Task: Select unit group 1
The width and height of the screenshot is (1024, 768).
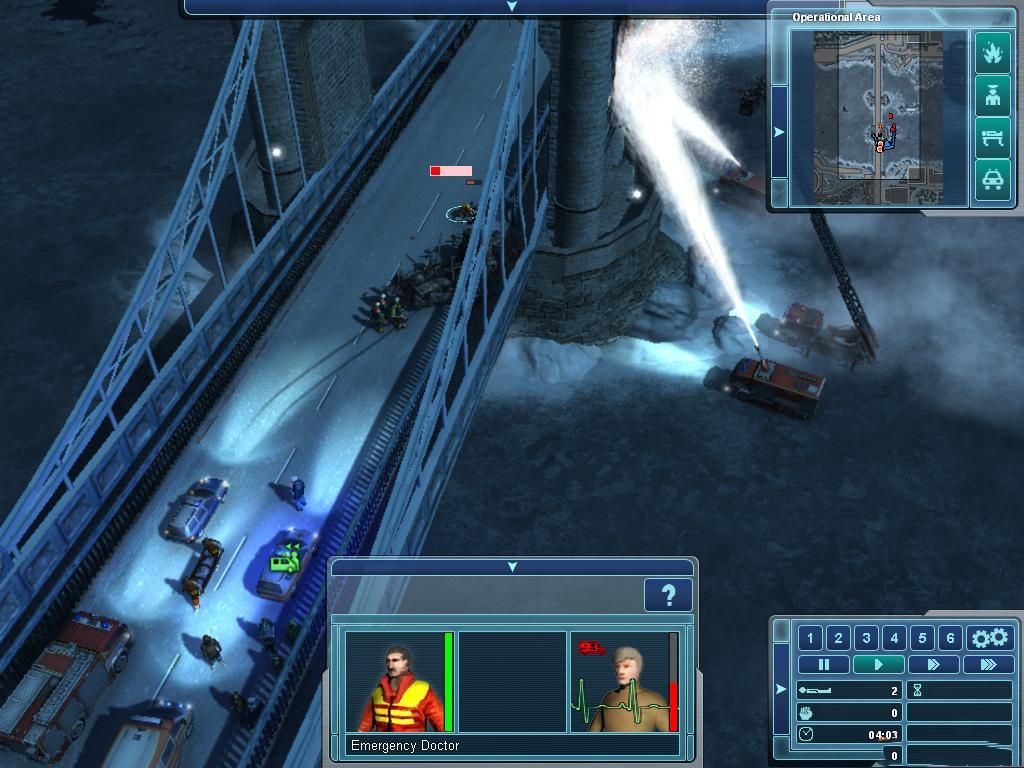Action: tap(810, 638)
